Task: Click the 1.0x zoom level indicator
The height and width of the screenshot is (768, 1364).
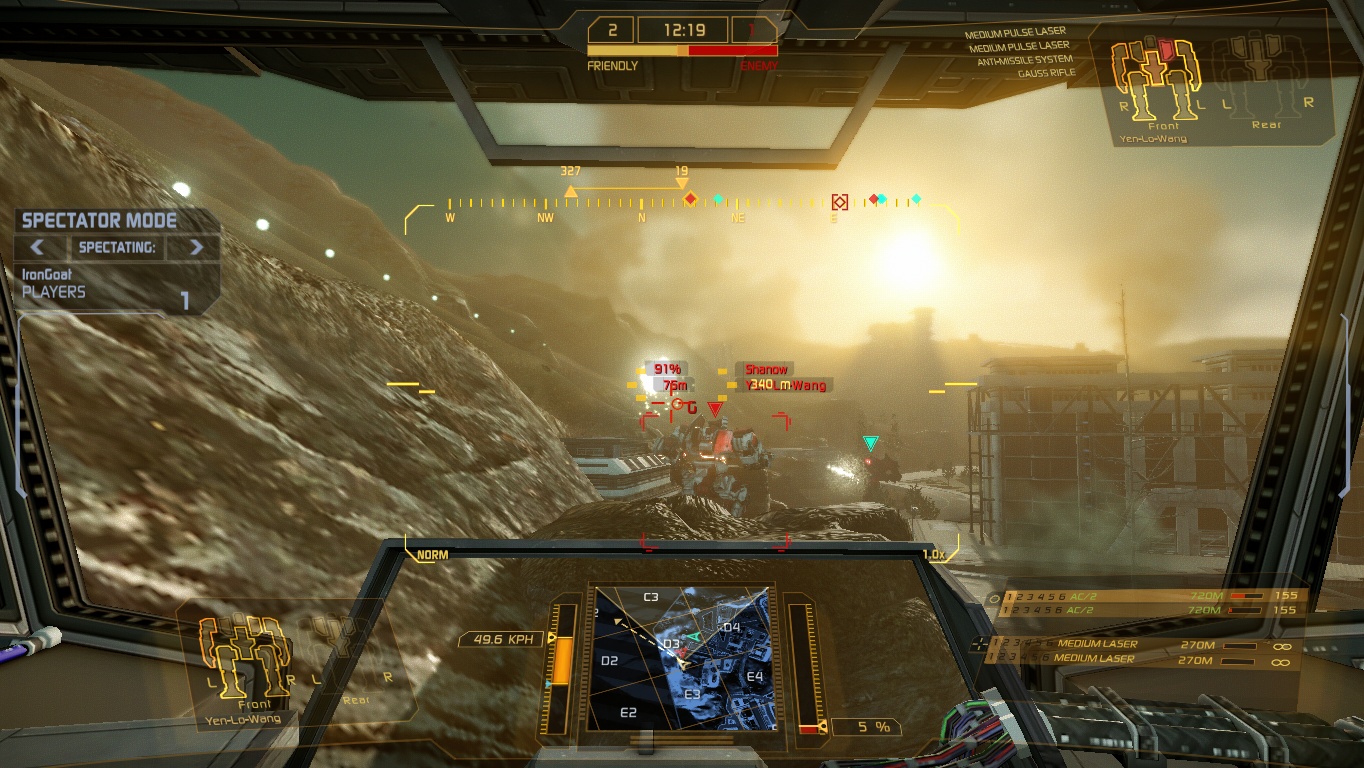Action: pyautogui.click(x=933, y=555)
